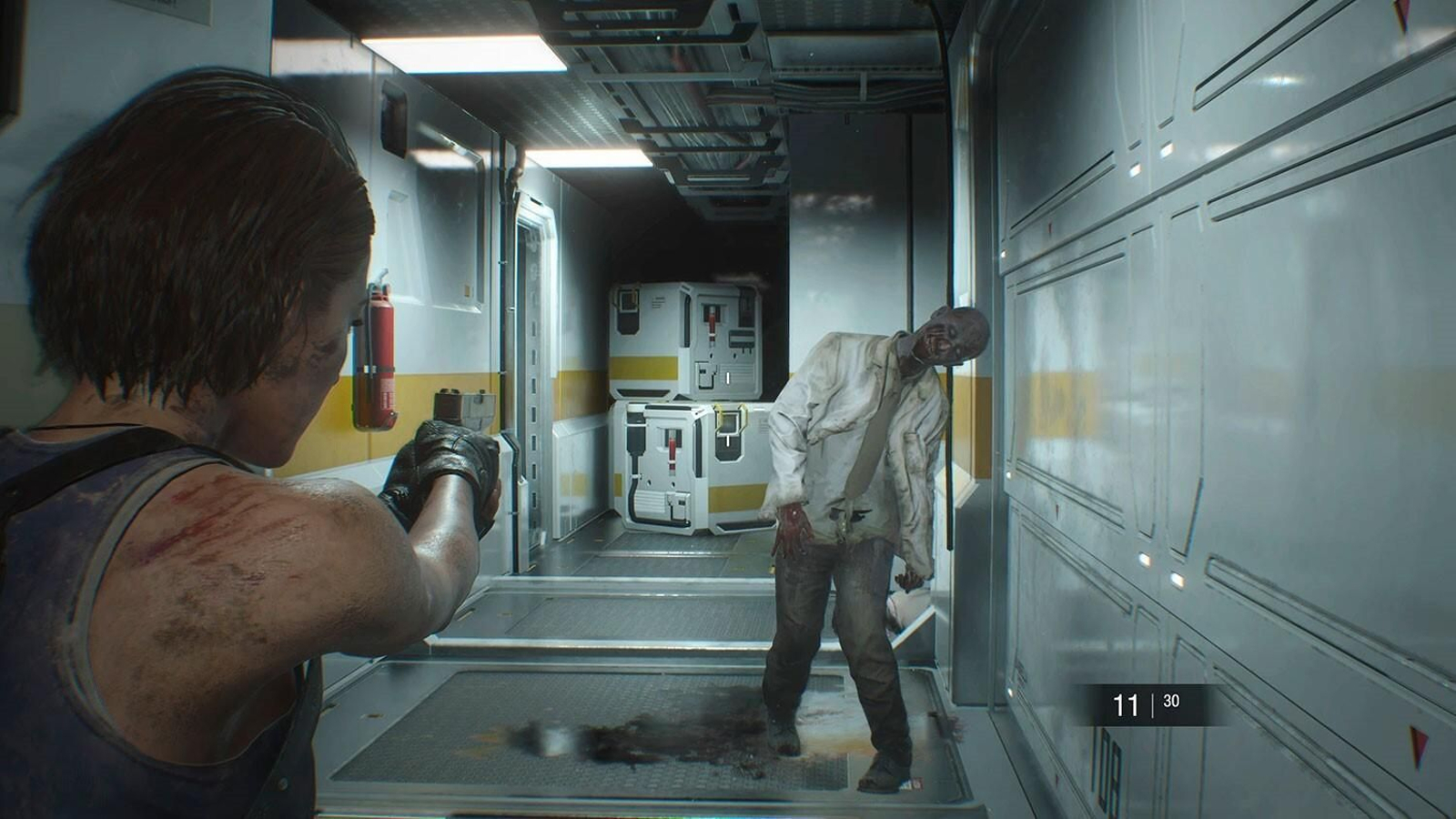
Task: Select the reserve ammo count showing 30
Action: 1171,702
